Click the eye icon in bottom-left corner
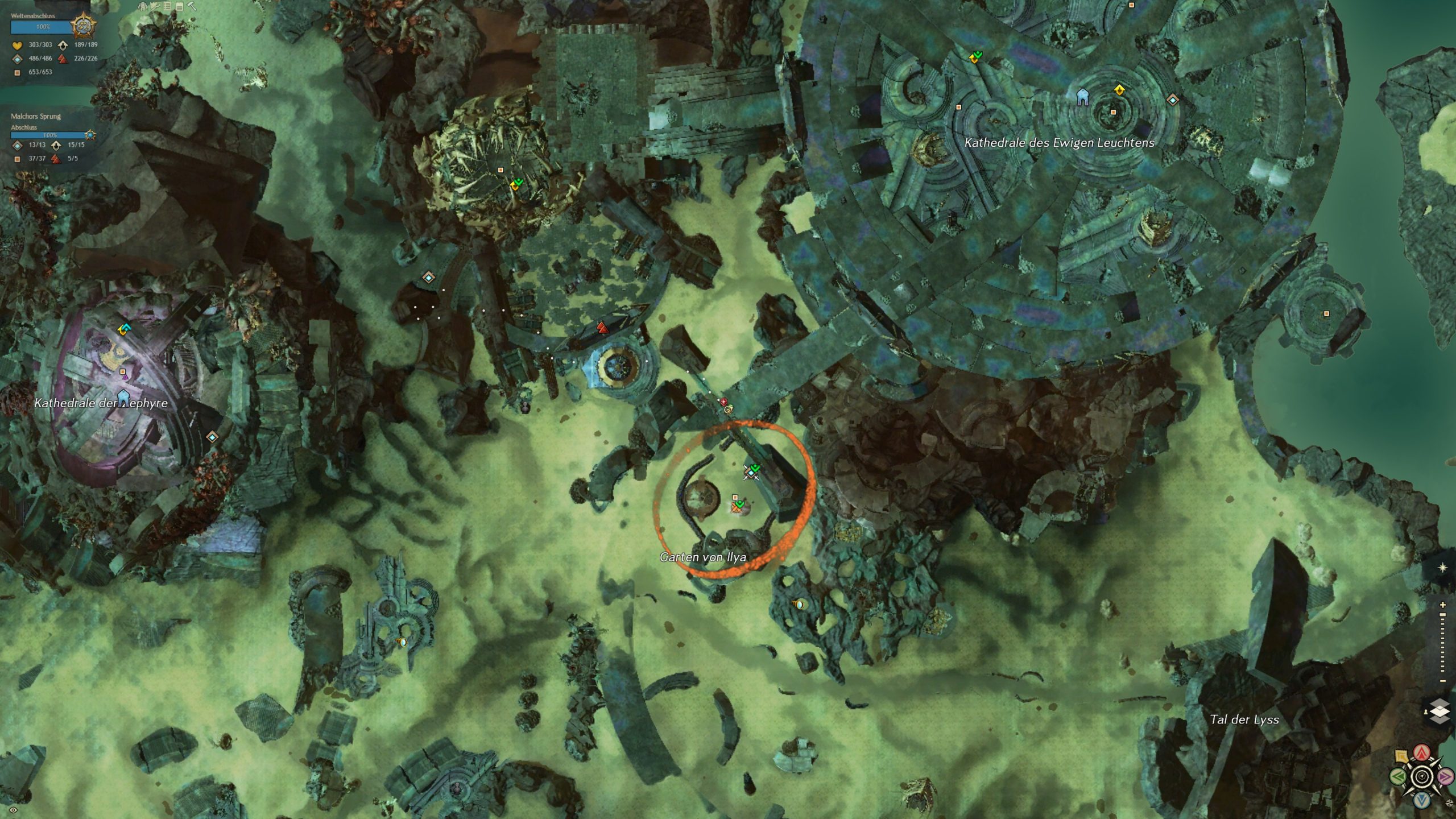1456x819 pixels. pos(13,810)
